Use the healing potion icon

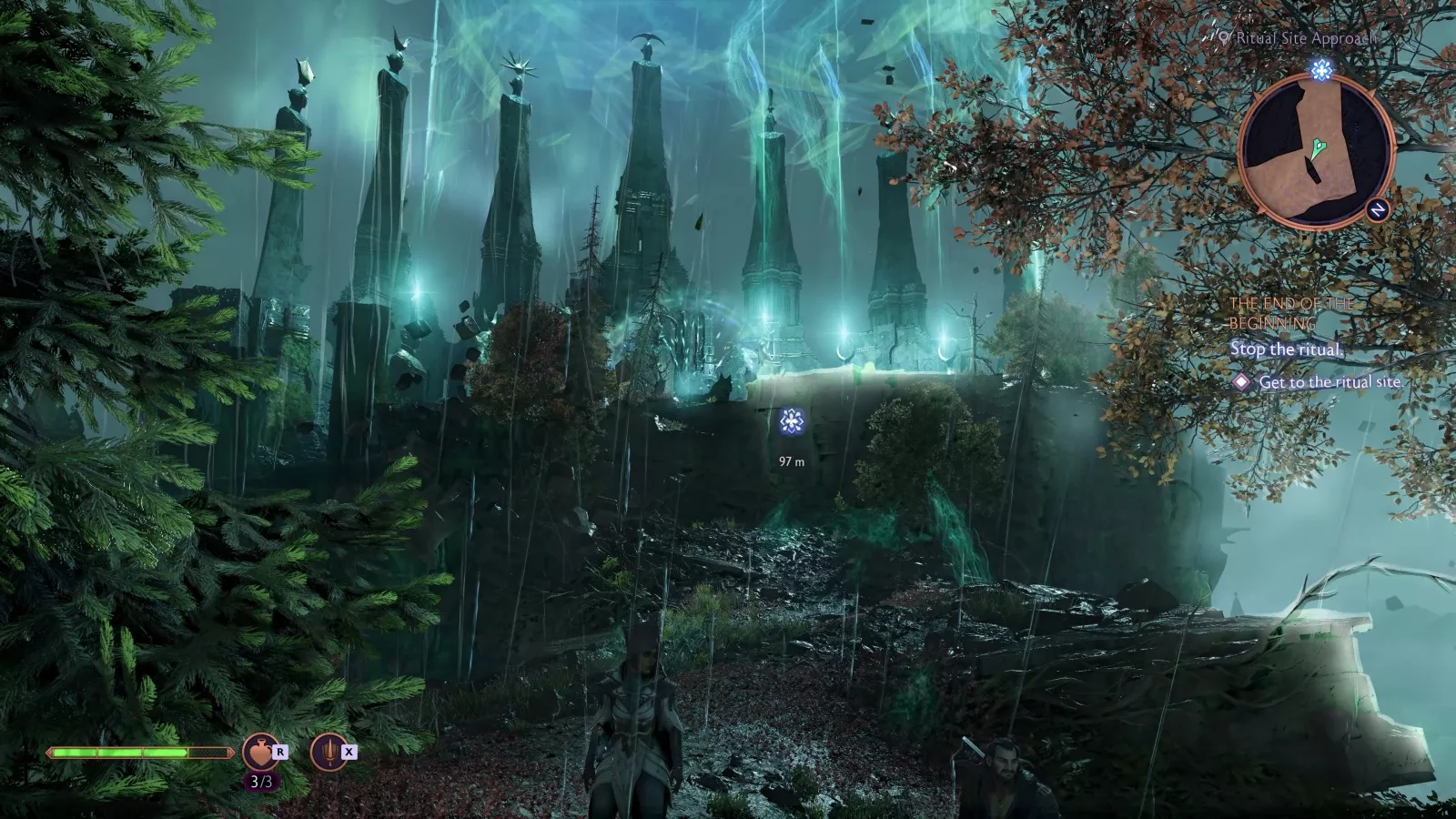[x=261, y=753]
